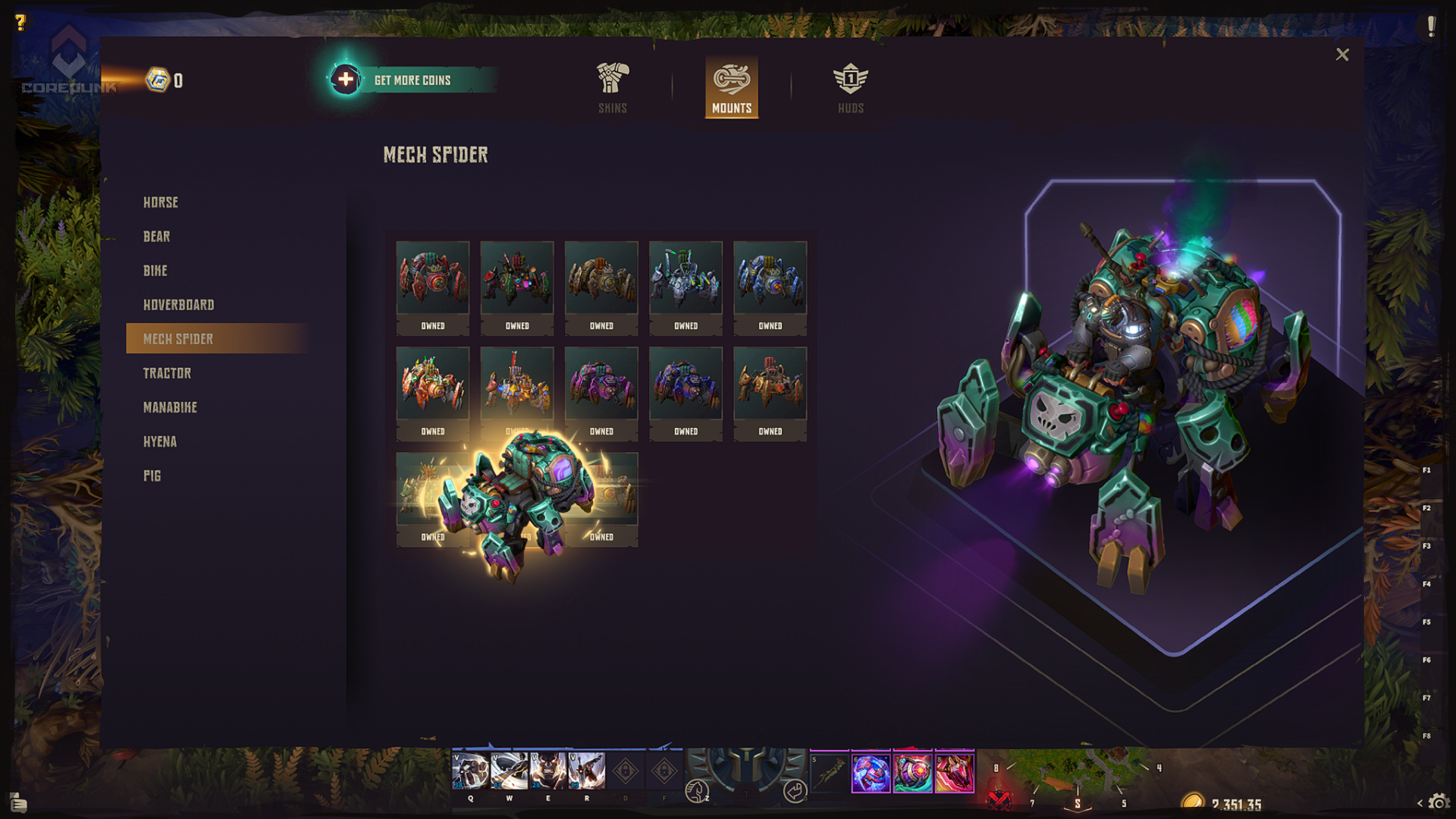Click the Get More Coins button
This screenshot has width=1456, height=819.
click(412, 80)
